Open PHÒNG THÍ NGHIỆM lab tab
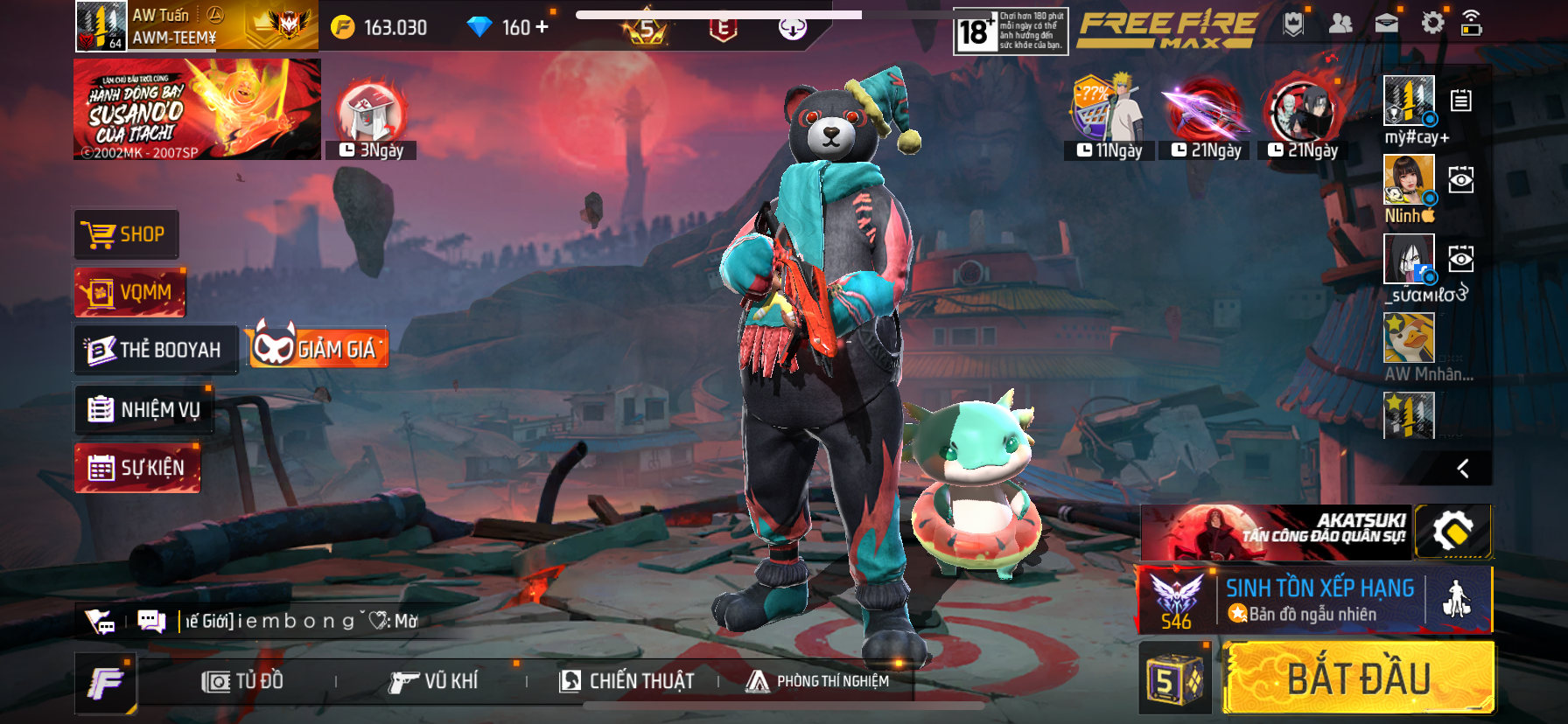 tap(817, 681)
